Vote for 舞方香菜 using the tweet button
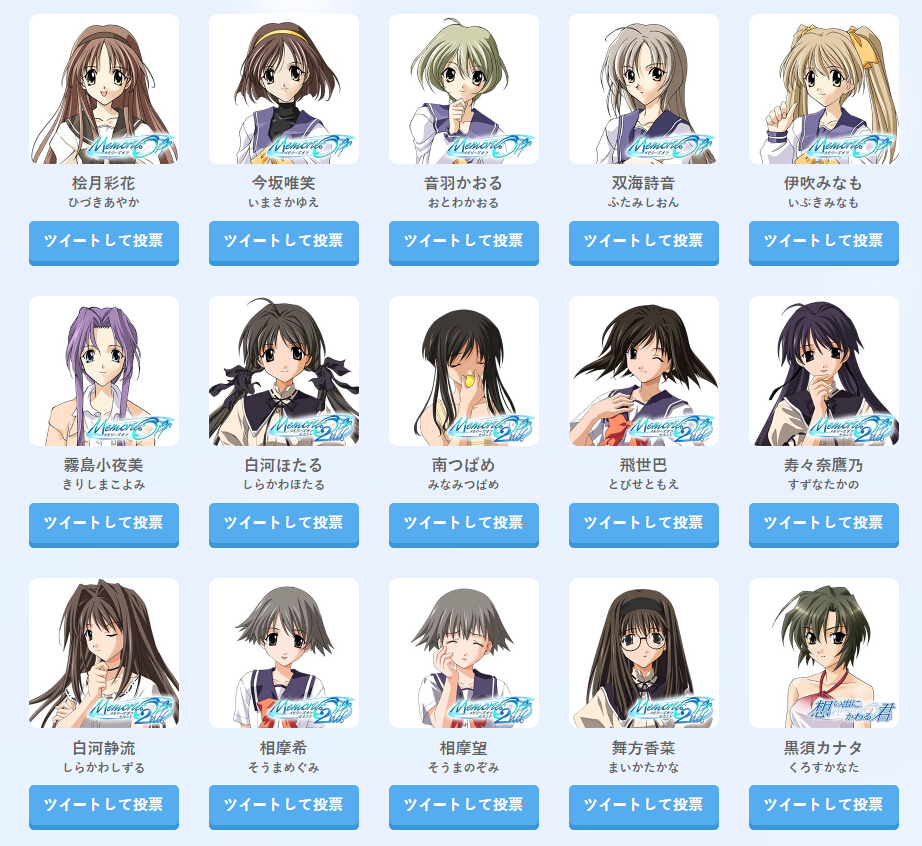This screenshot has width=922, height=846. click(x=644, y=806)
